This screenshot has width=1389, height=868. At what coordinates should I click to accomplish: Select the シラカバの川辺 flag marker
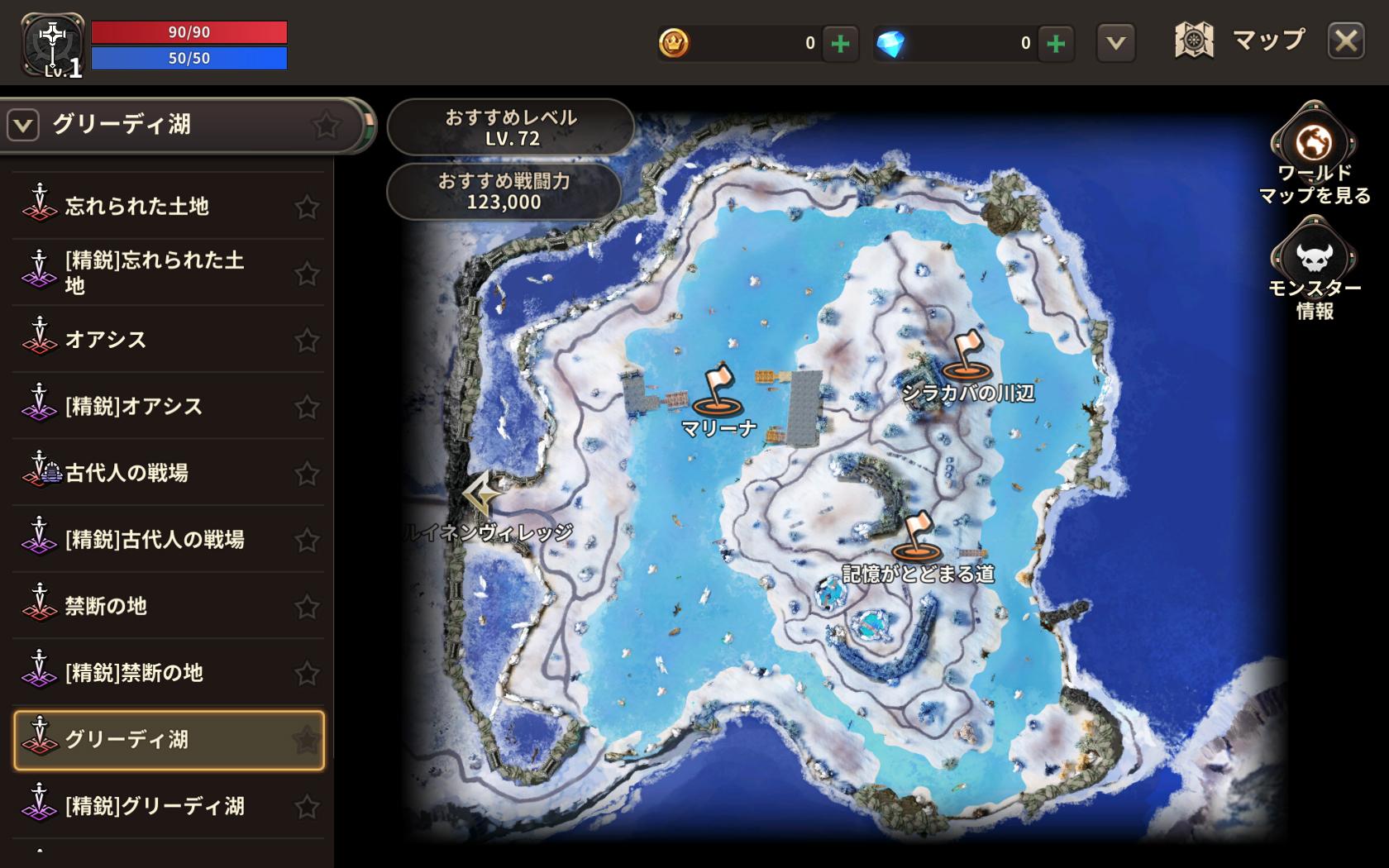[963, 357]
